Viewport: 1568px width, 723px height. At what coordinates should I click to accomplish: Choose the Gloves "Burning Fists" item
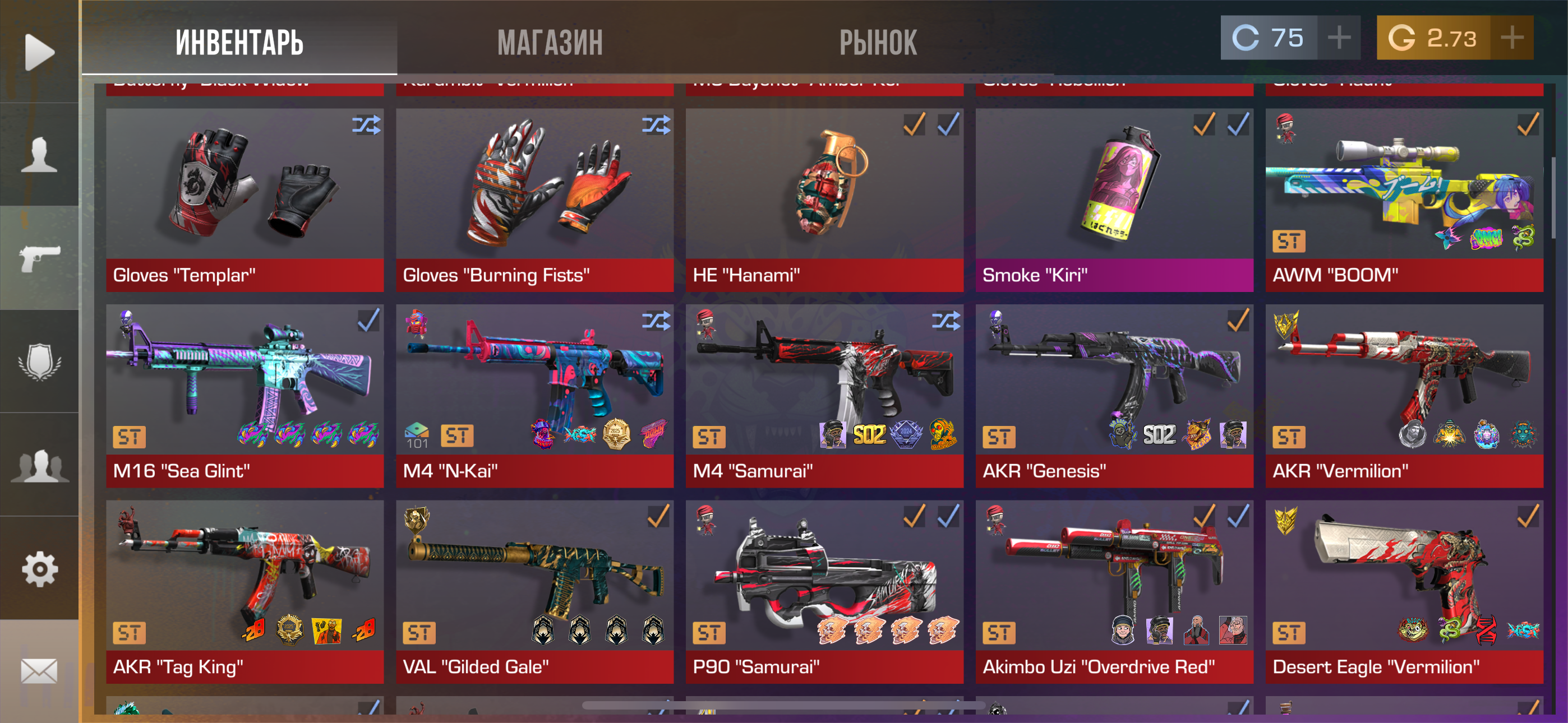point(534,200)
